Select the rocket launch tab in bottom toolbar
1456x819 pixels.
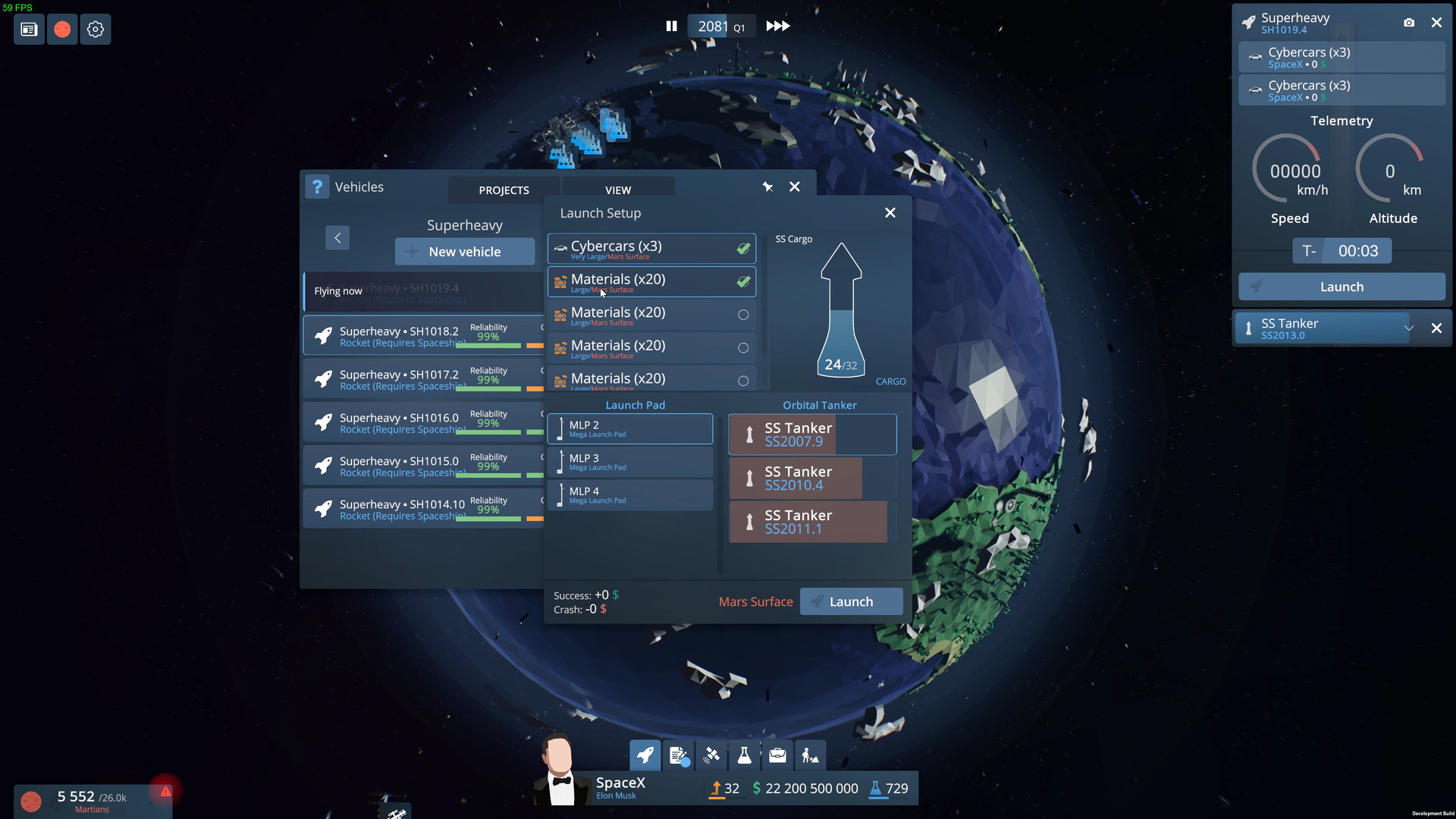point(645,755)
